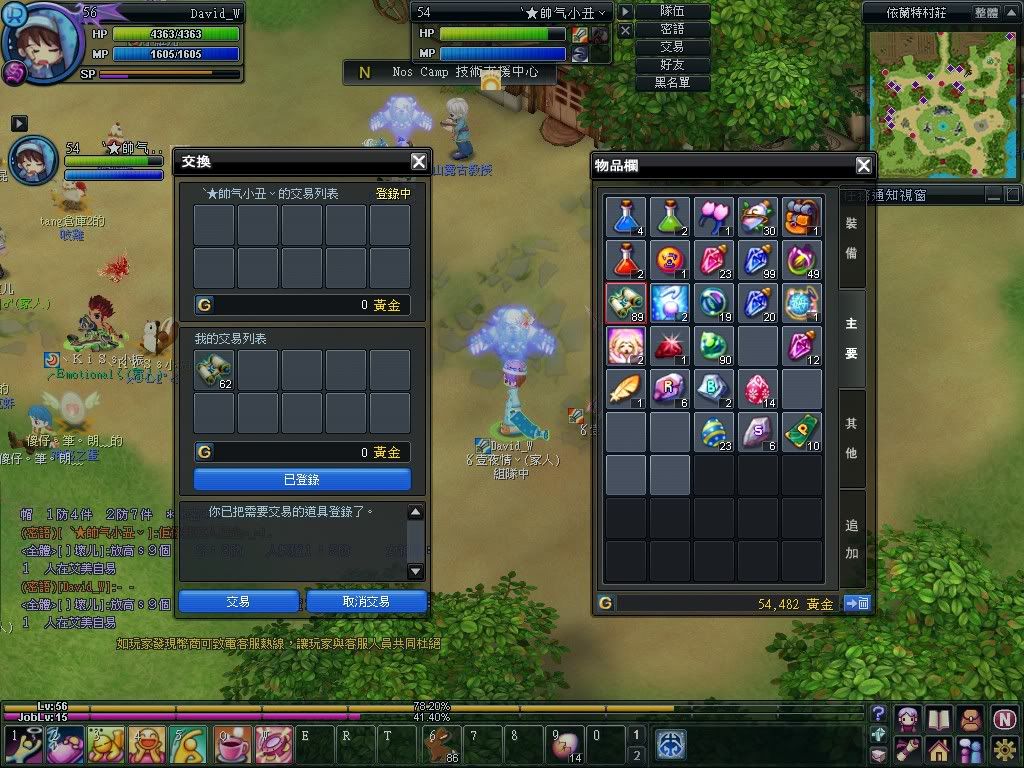Open the 其他 inventory tab

tap(851, 438)
